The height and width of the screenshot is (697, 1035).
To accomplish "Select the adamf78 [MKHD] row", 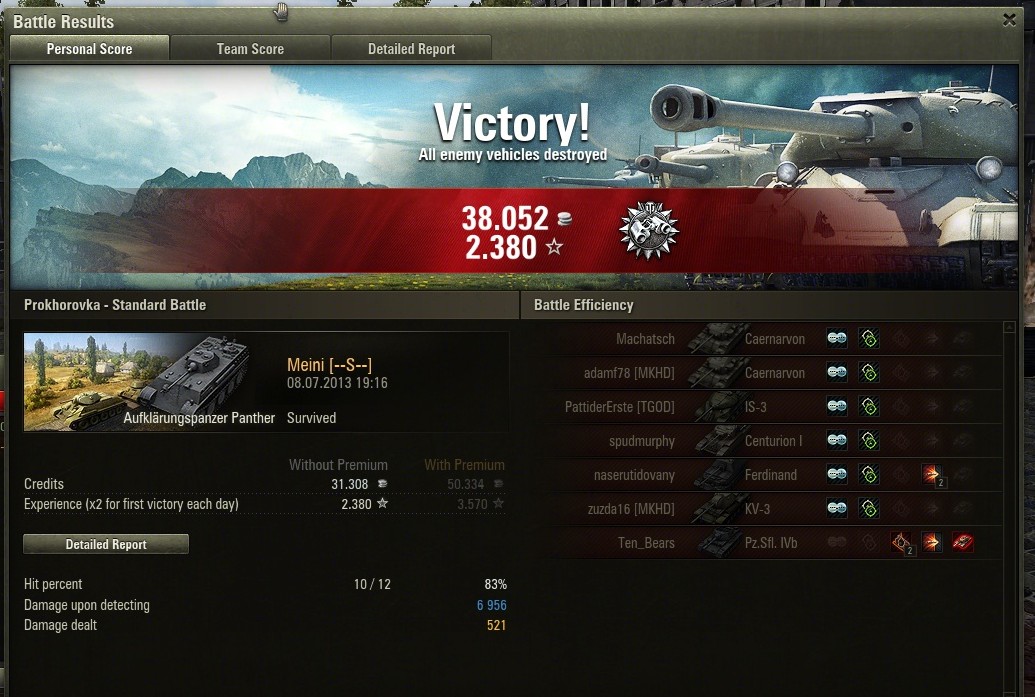I will [680, 373].
